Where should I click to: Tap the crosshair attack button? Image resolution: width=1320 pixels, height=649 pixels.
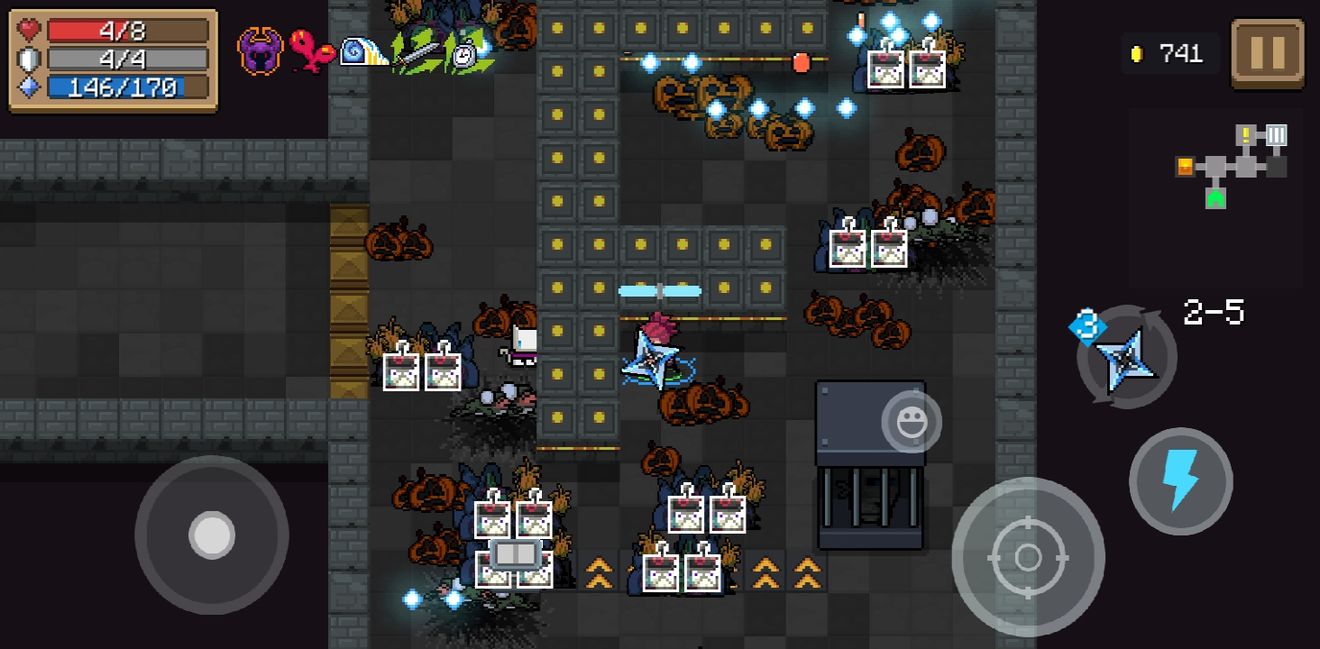1028,556
